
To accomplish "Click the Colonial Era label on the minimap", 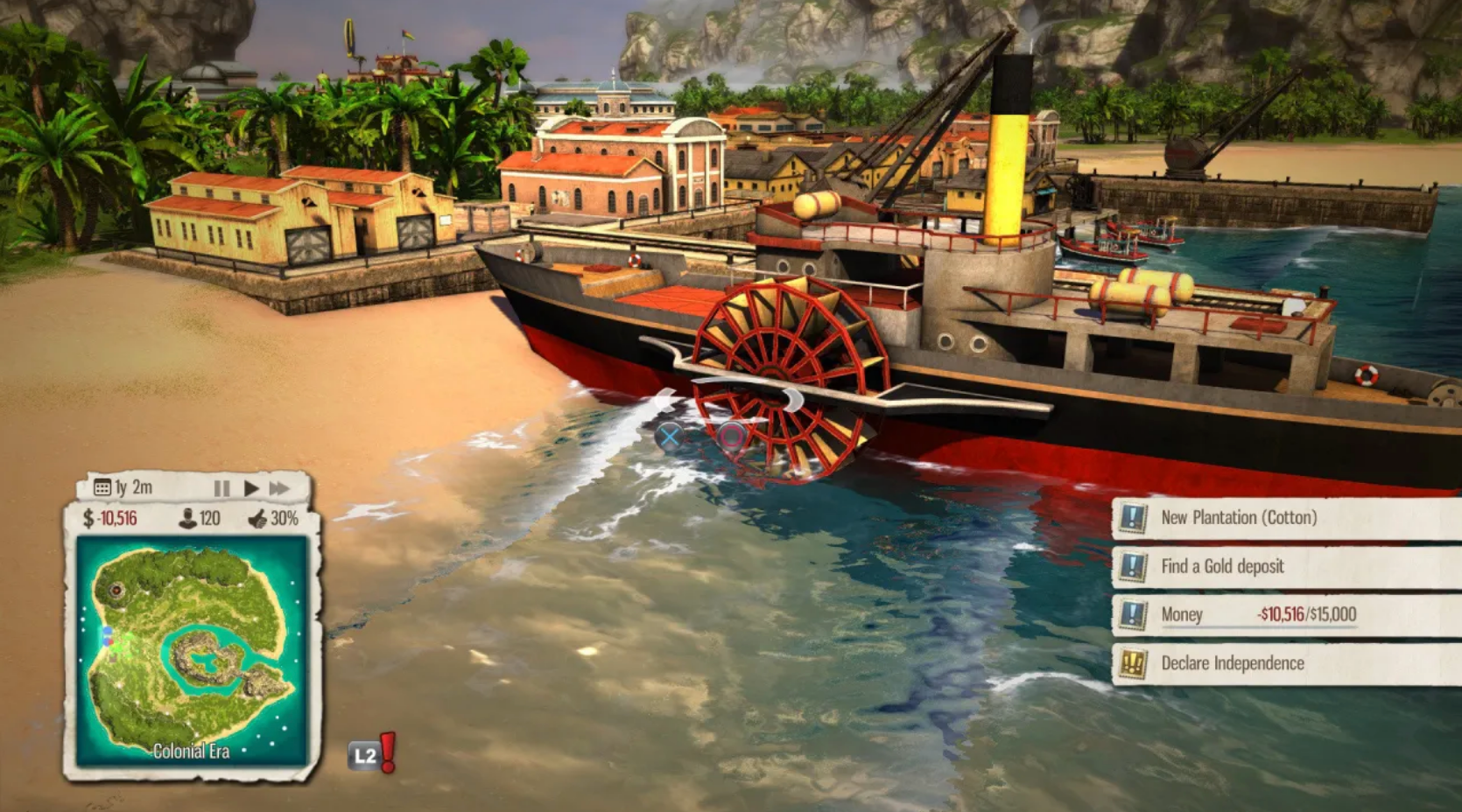I will click(x=192, y=751).
